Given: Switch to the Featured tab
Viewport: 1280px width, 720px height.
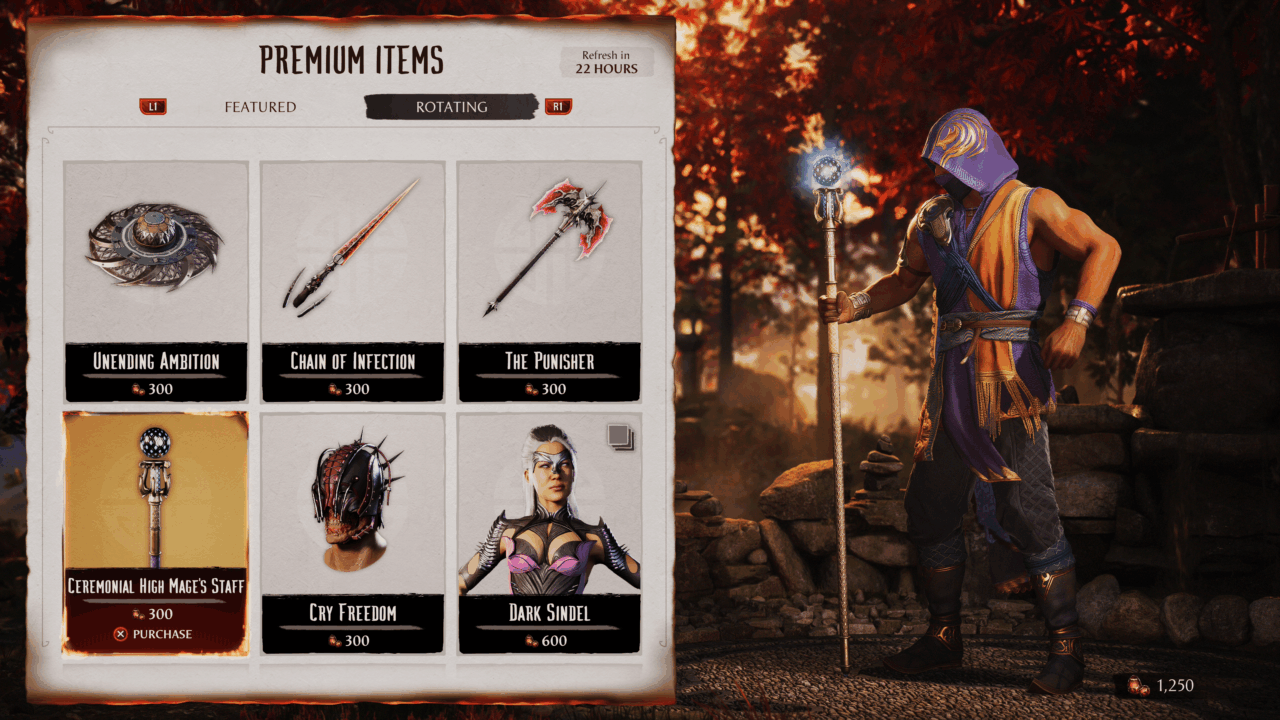Looking at the screenshot, I should pyautogui.click(x=260, y=107).
